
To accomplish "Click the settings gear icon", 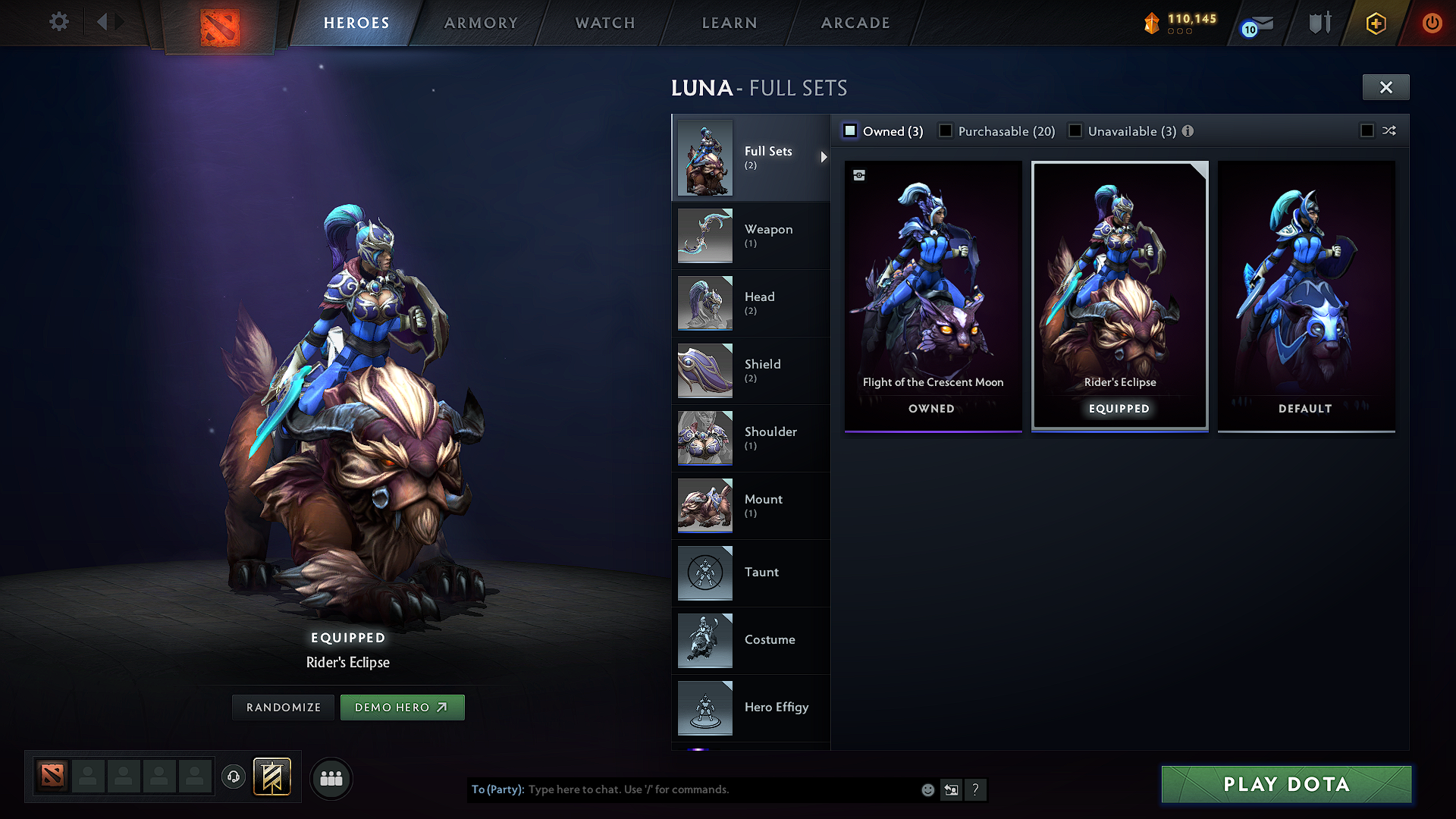I will (x=58, y=22).
